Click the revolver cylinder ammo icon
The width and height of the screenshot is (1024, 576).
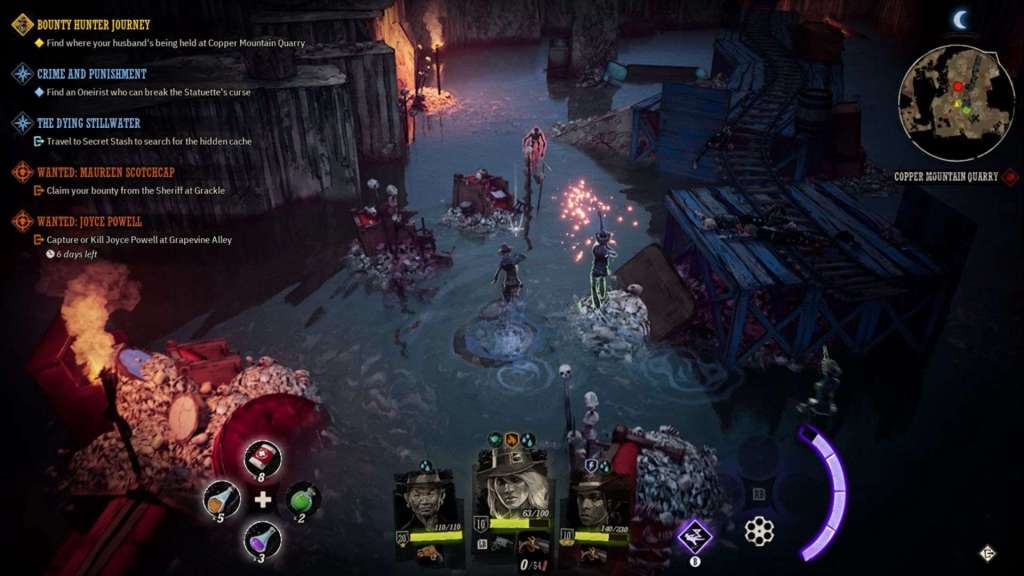click(x=759, y=531)
